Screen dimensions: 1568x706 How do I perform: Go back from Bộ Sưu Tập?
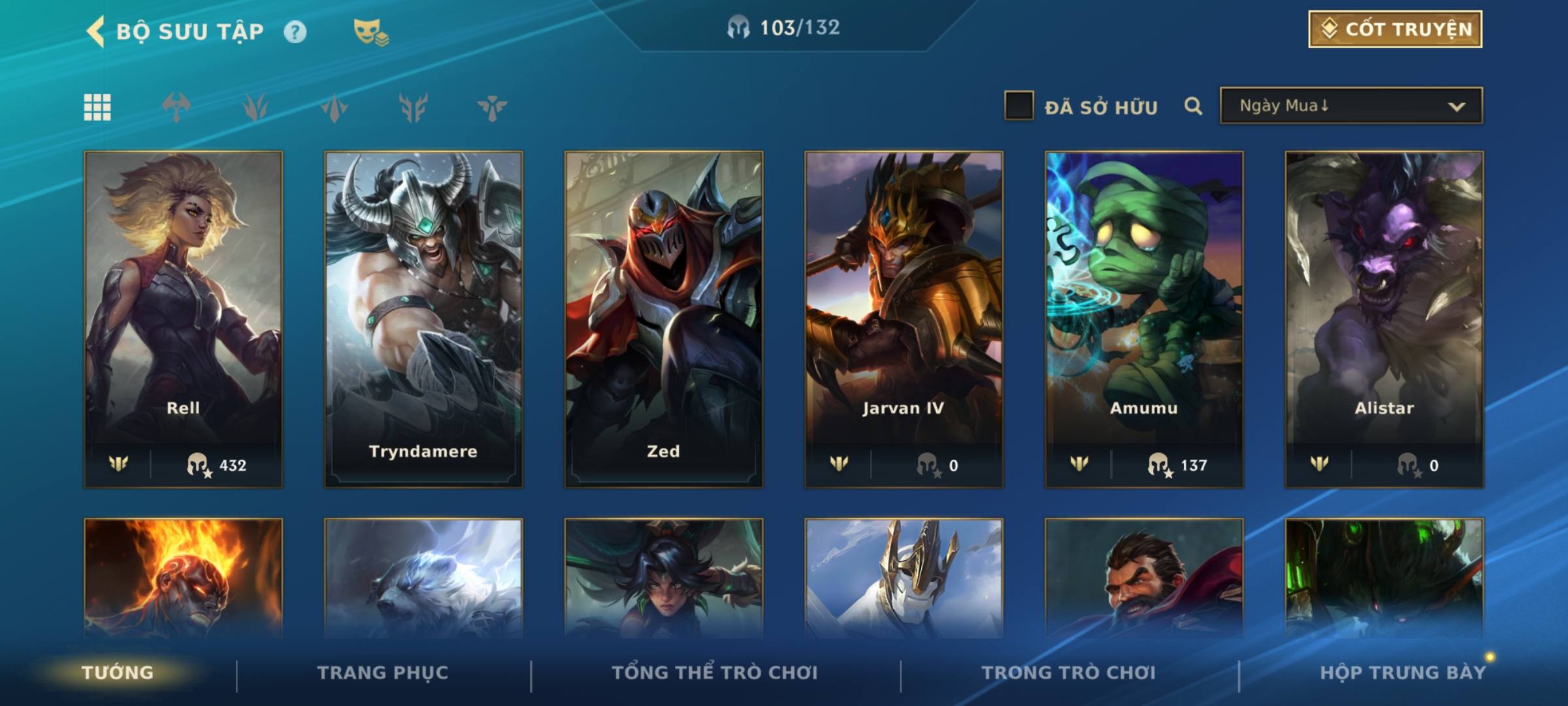(x=96, y=31)
